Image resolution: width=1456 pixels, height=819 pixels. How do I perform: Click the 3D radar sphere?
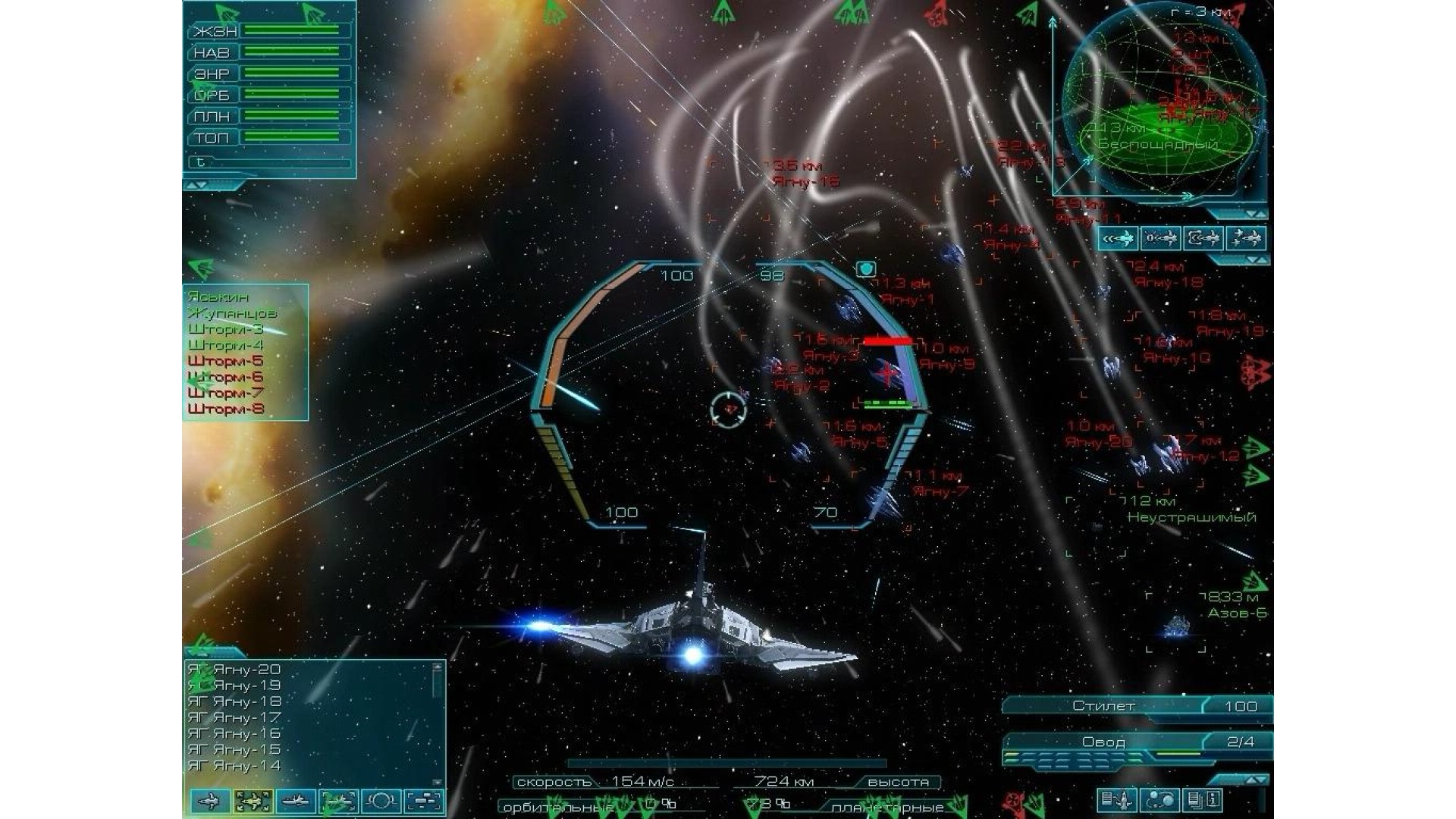tap(1159, 106)
